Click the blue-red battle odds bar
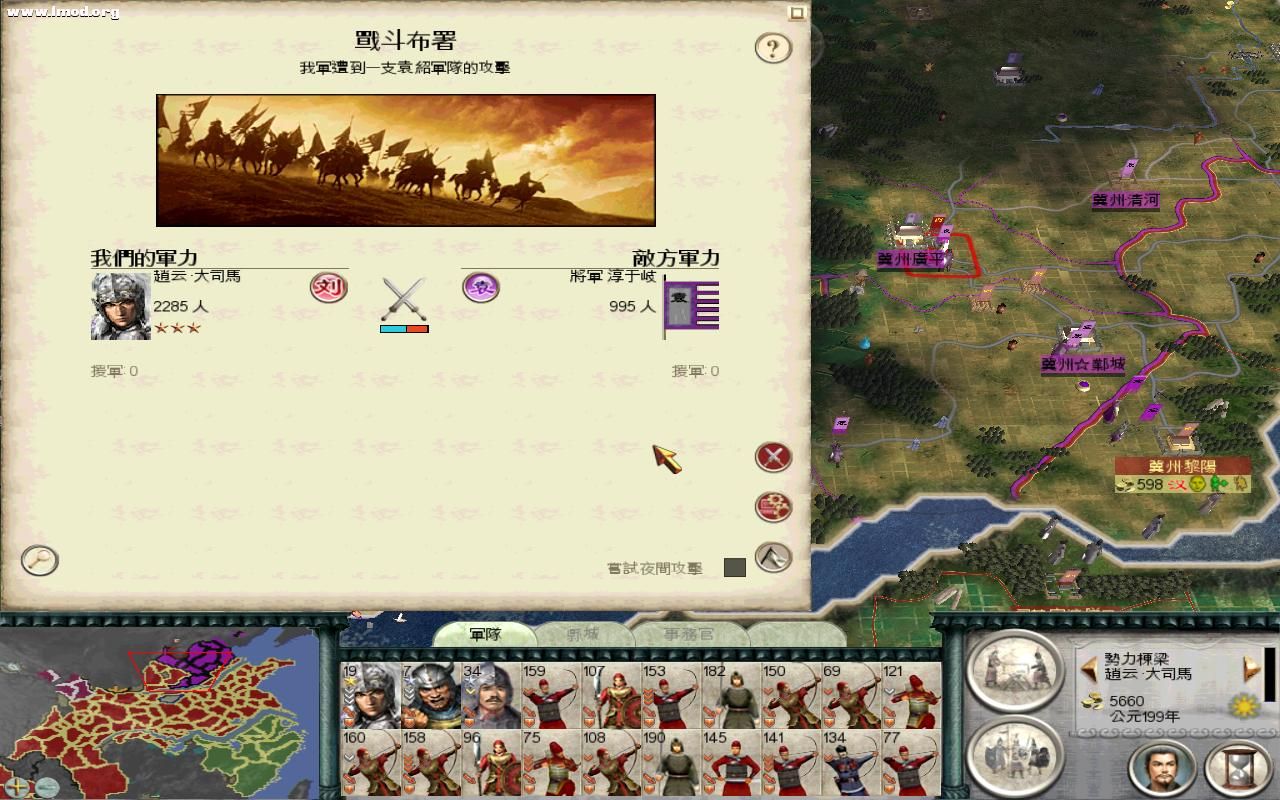 (405, 327)
